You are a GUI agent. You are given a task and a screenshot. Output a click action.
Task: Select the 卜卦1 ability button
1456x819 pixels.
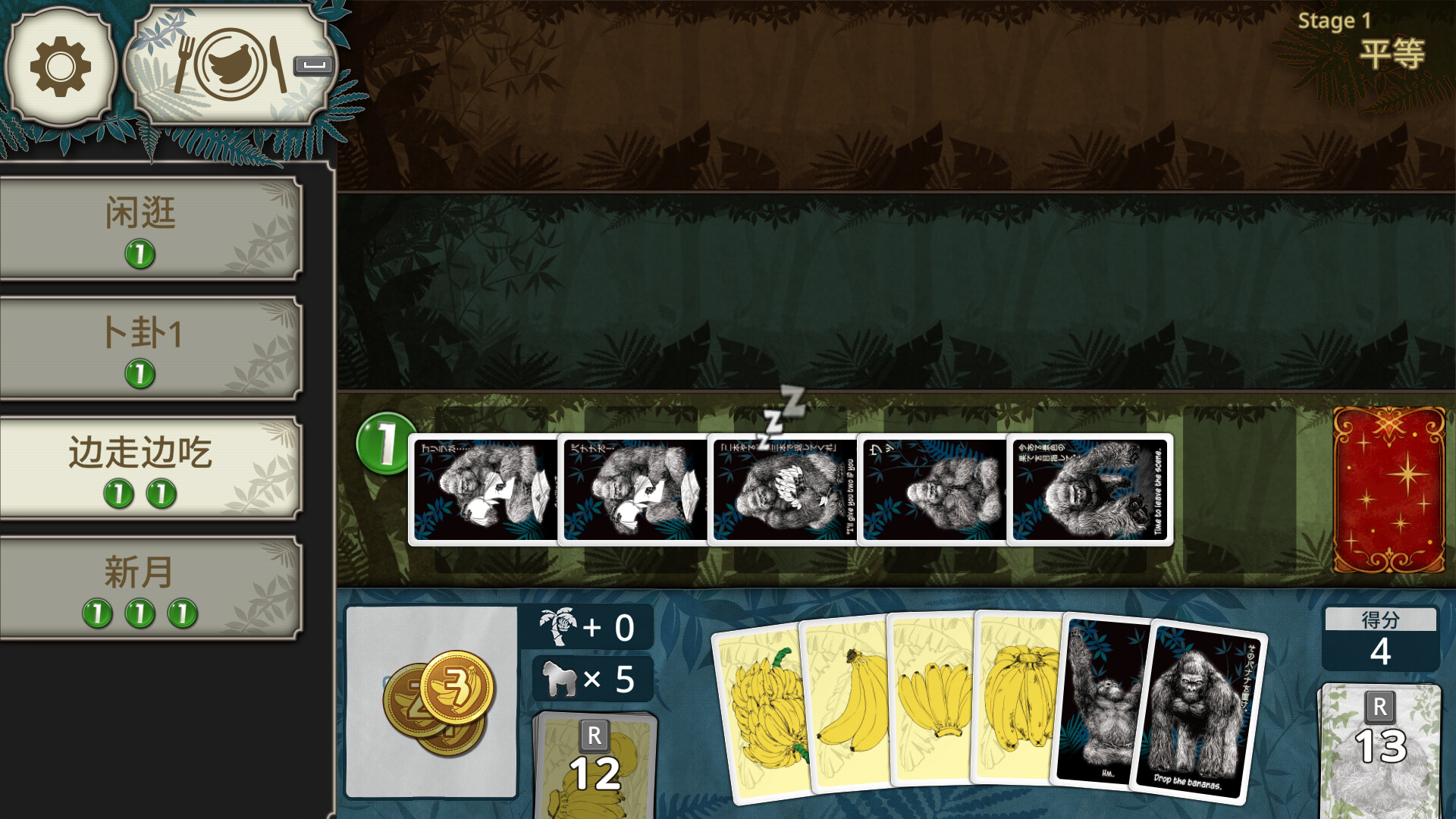pos(144,335)
